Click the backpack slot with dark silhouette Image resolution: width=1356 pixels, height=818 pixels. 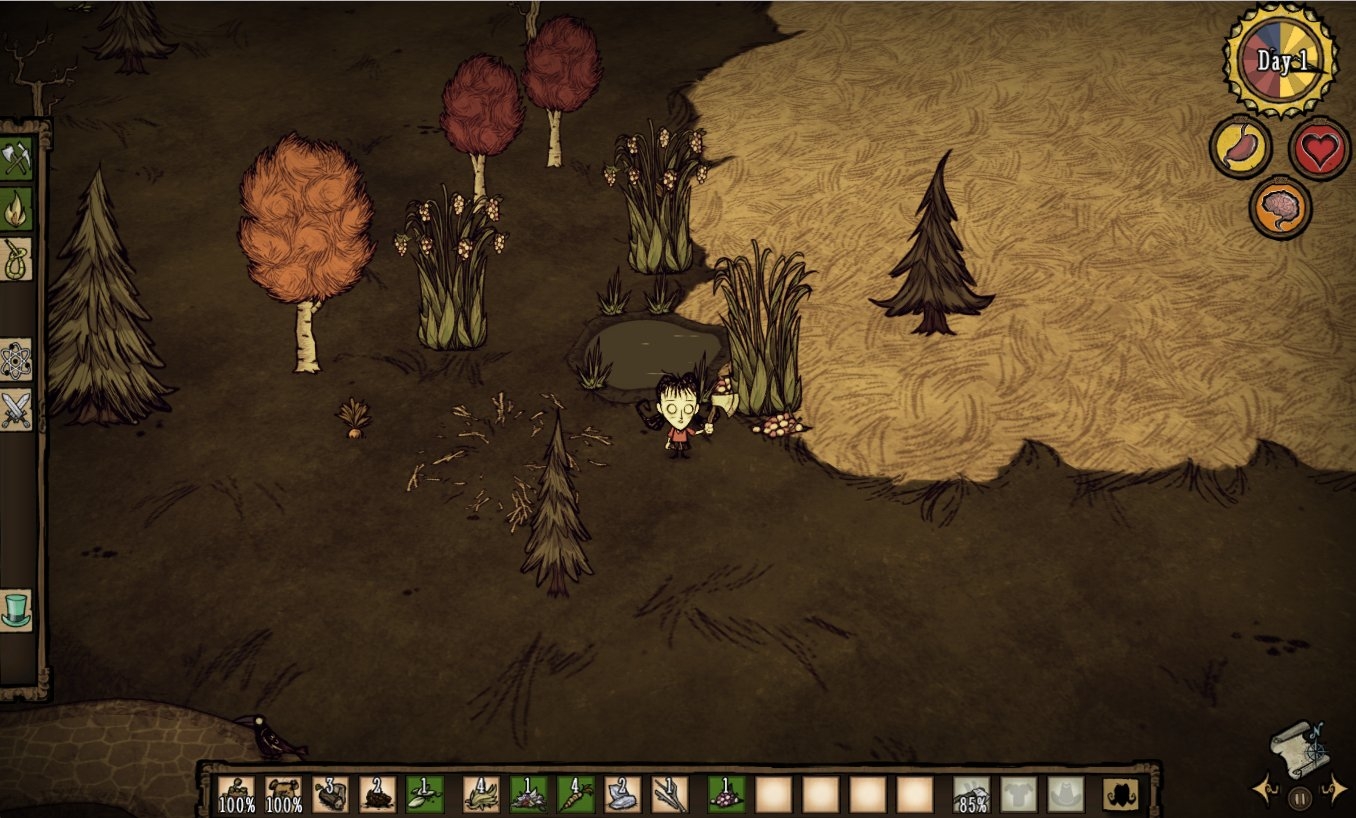1121,794
